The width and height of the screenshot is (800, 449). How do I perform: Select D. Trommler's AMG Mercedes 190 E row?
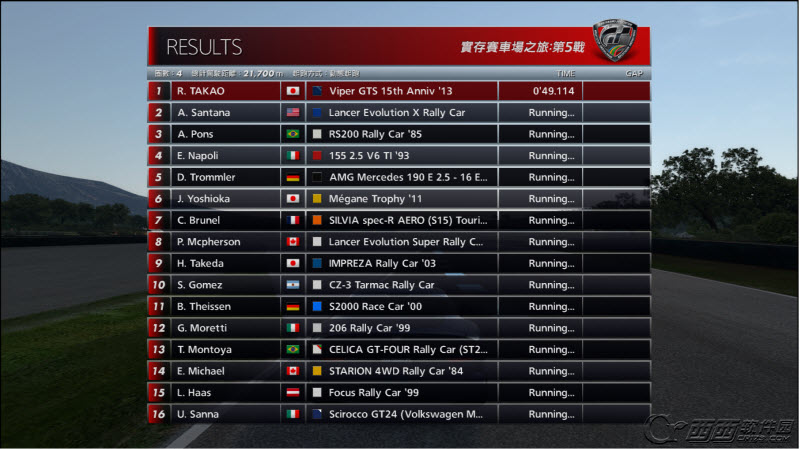tap(398, 177)
